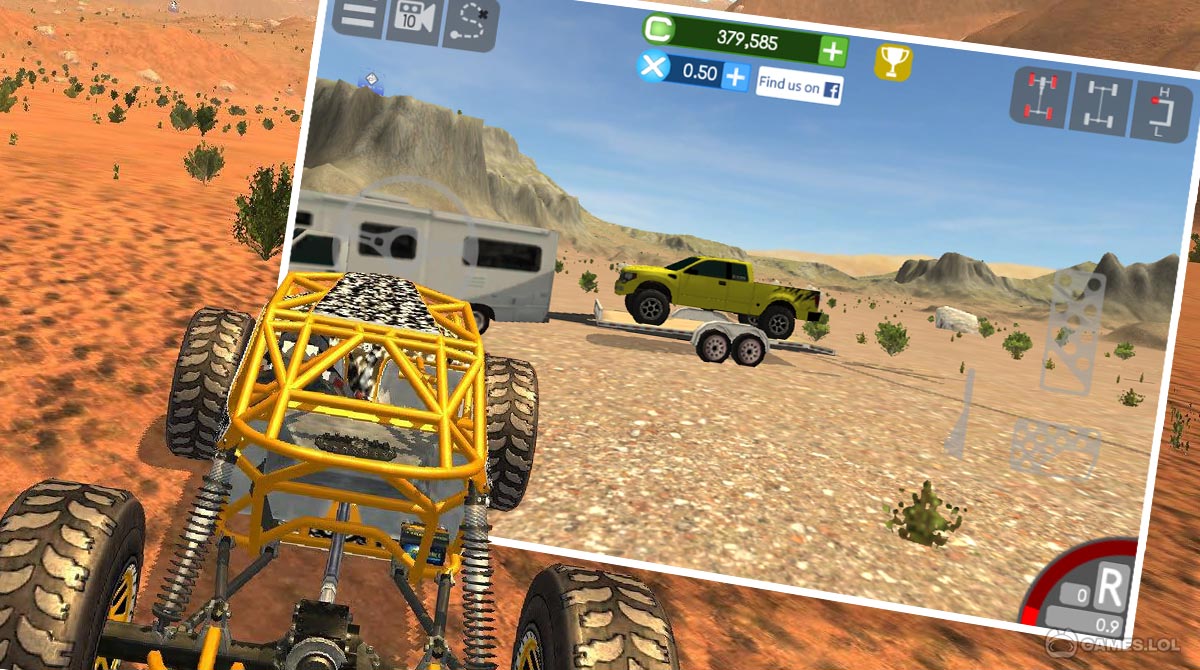
Task: Toggle the four-wheel drive mode icon
Action: tap(1040, 97)
